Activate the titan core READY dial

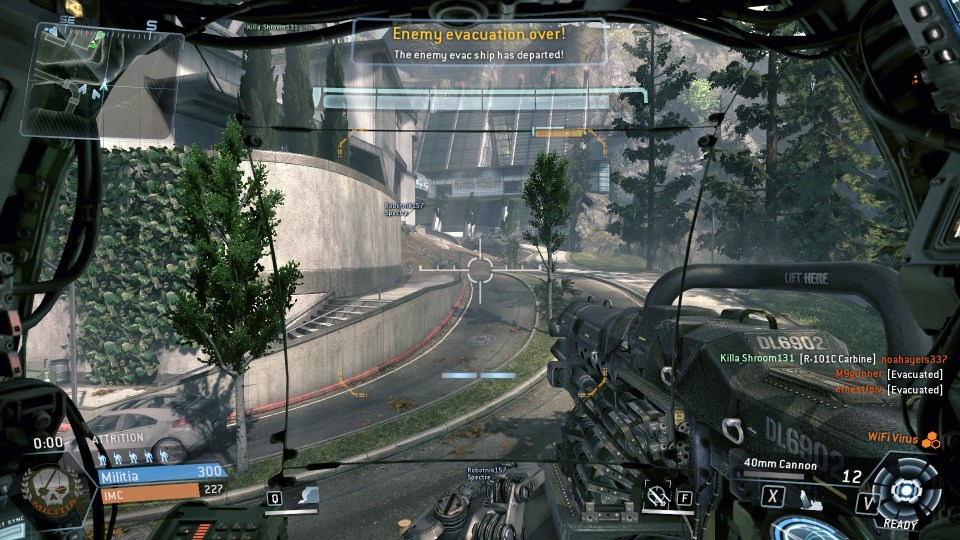click(x=904, y=490)
